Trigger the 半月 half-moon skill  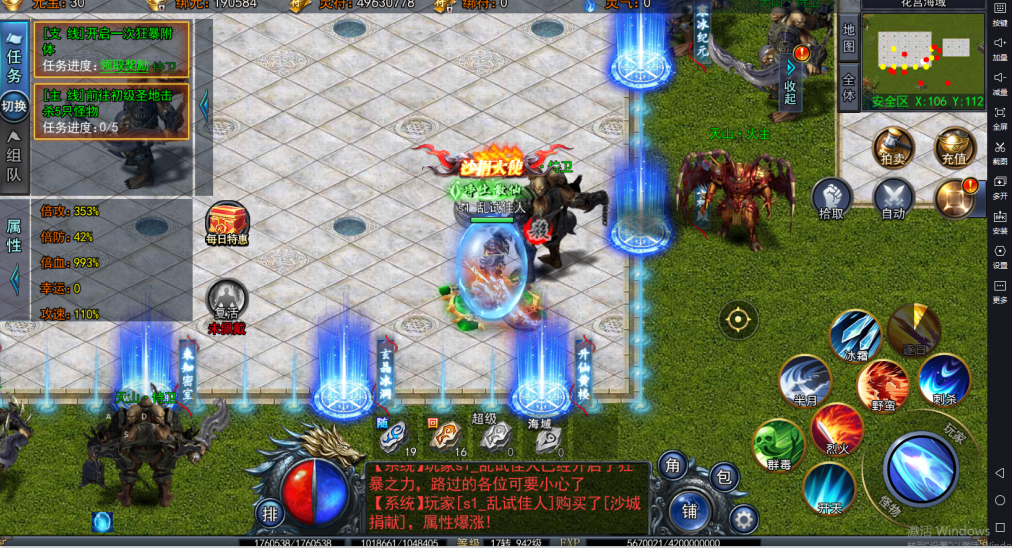coord(804,380)
